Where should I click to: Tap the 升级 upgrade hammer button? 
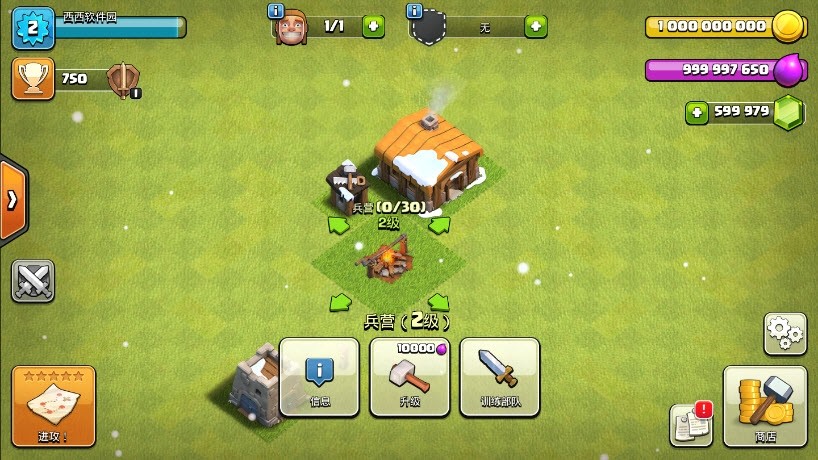click(x=409, y=376)
